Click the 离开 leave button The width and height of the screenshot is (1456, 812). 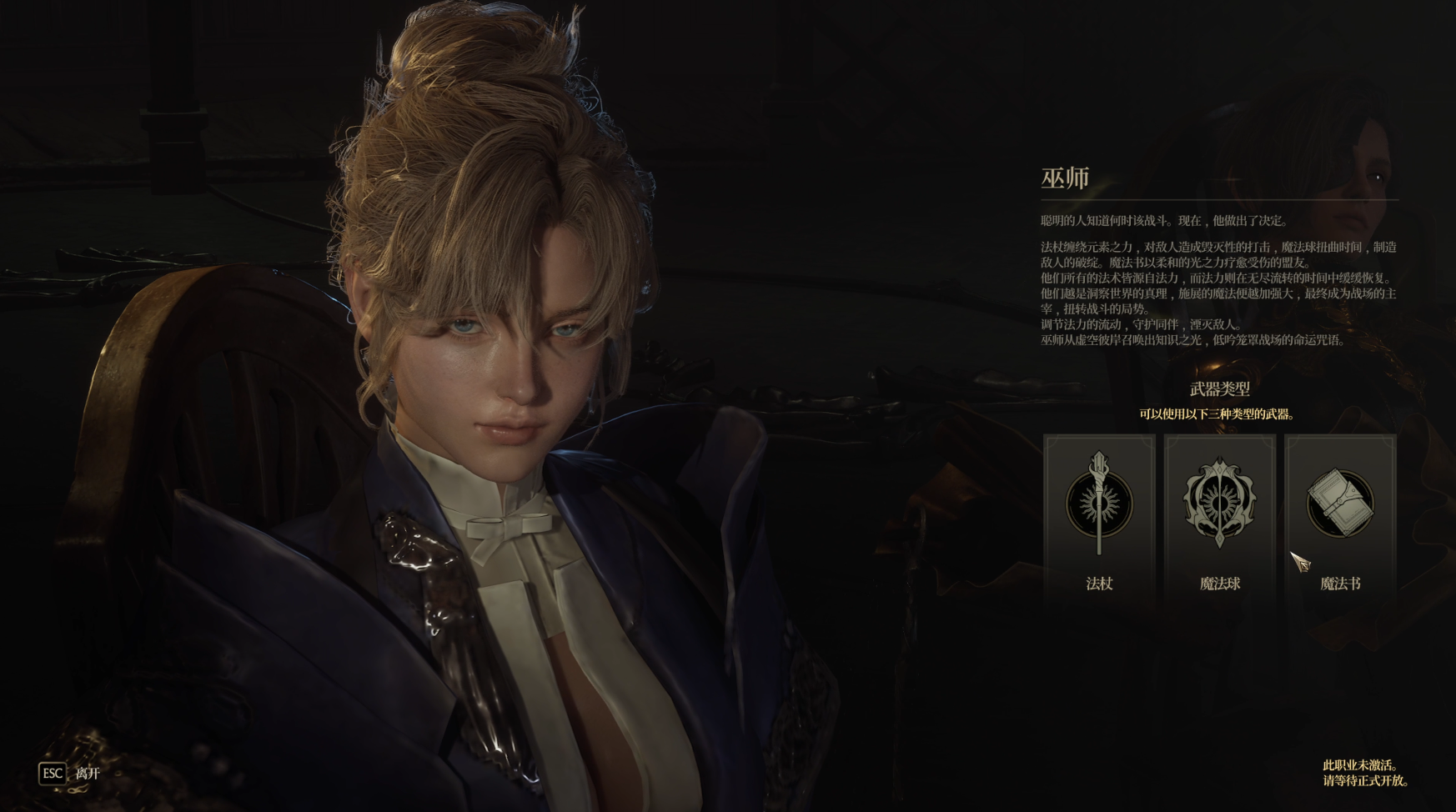[x=70, y=773]
